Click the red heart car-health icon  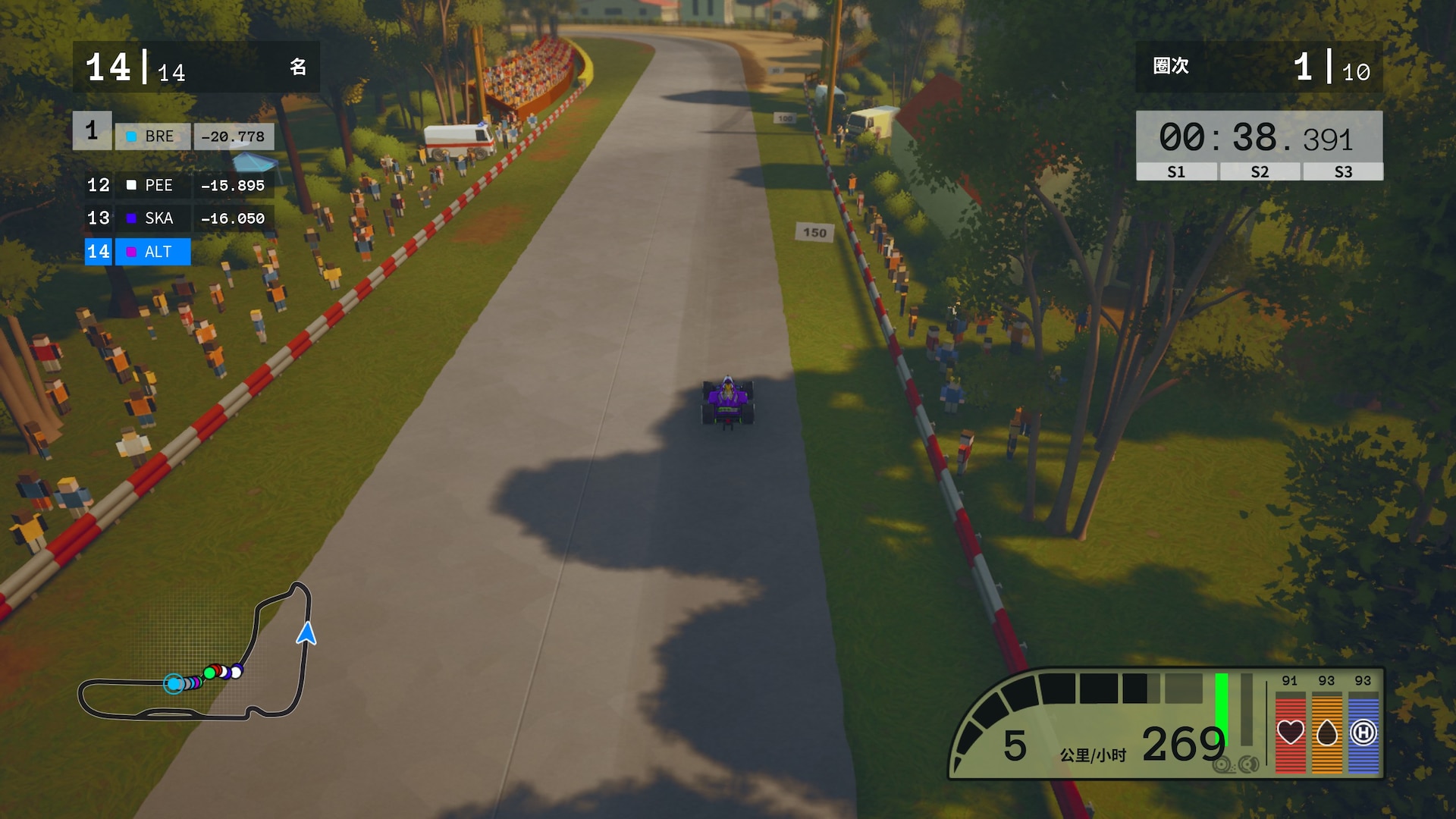click(1290, 733)
